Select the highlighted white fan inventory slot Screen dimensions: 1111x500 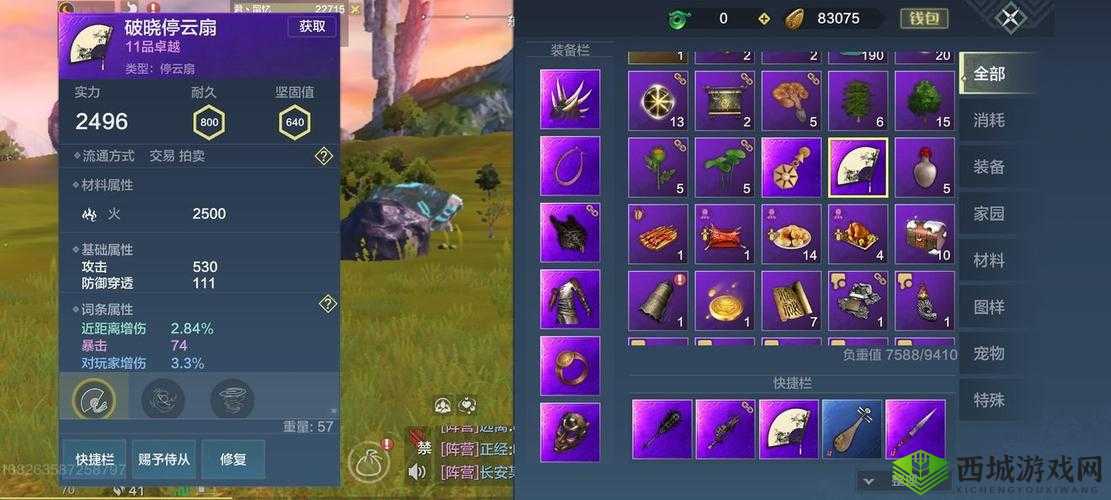click(x=858, y=167)
